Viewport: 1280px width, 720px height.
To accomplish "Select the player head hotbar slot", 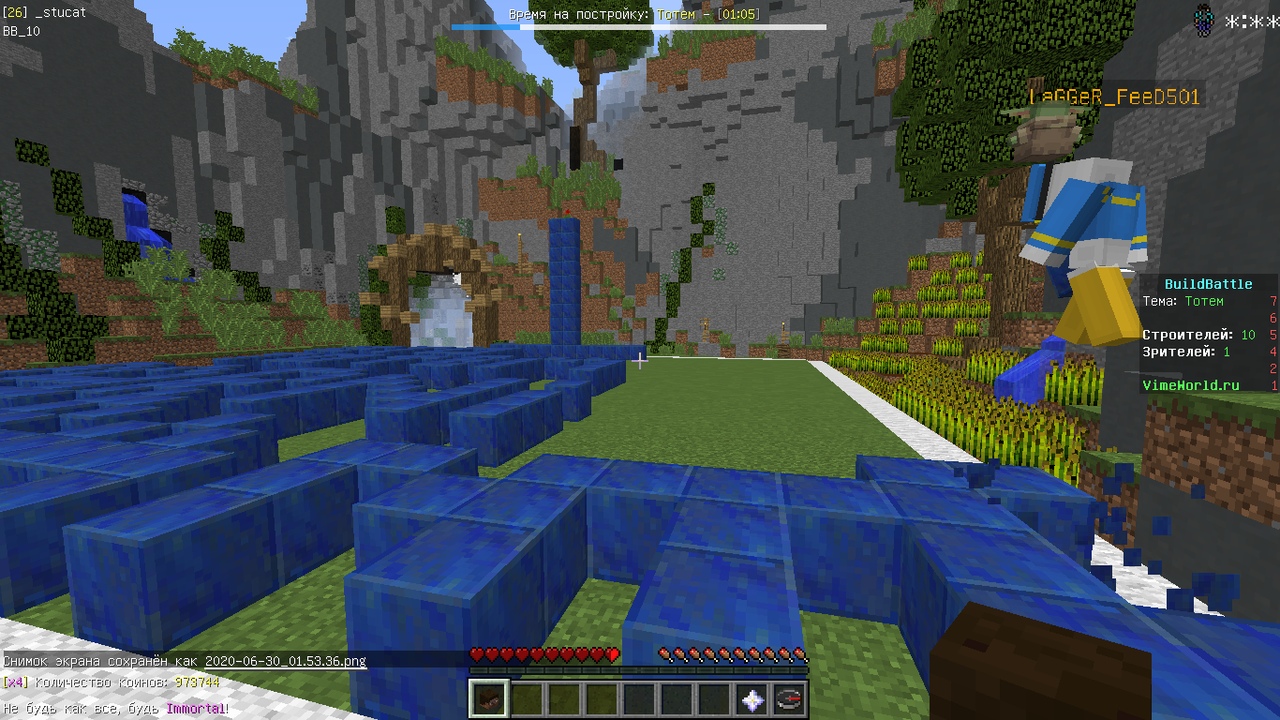I will pyautogui.click(x=489, y=698).
